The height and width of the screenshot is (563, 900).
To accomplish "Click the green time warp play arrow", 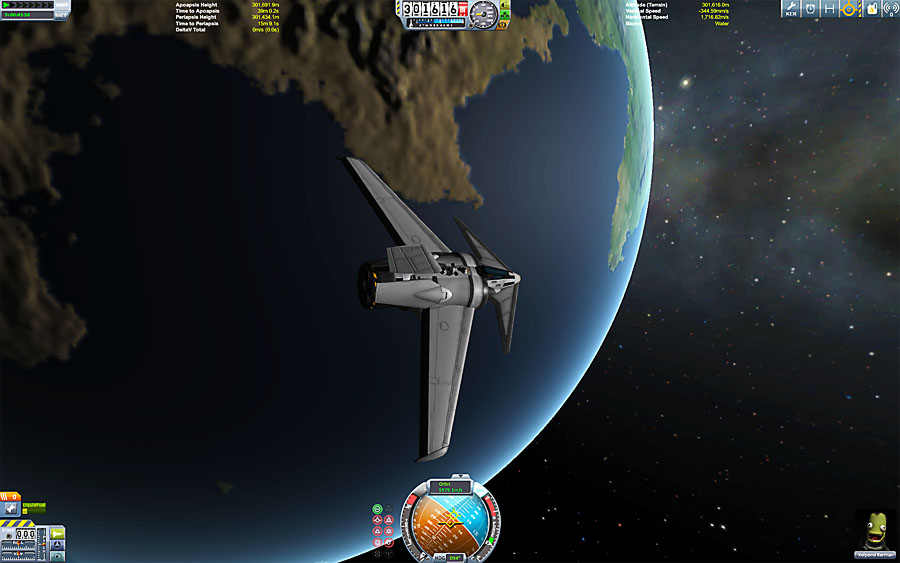I will click(x=8, y=6).
